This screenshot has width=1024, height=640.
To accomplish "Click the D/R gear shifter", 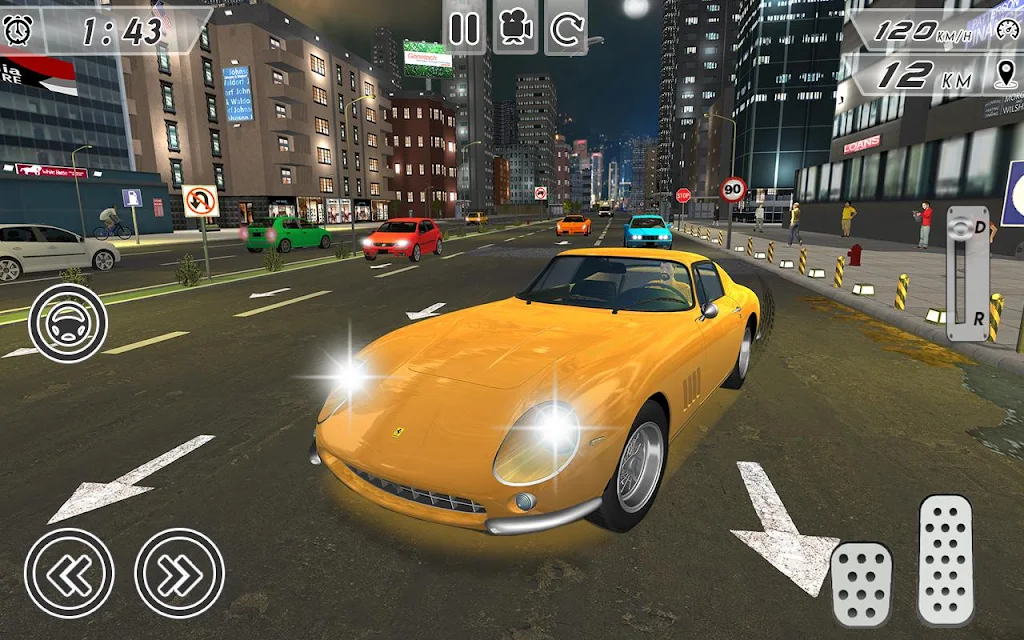I will click(x=967, y=274).
